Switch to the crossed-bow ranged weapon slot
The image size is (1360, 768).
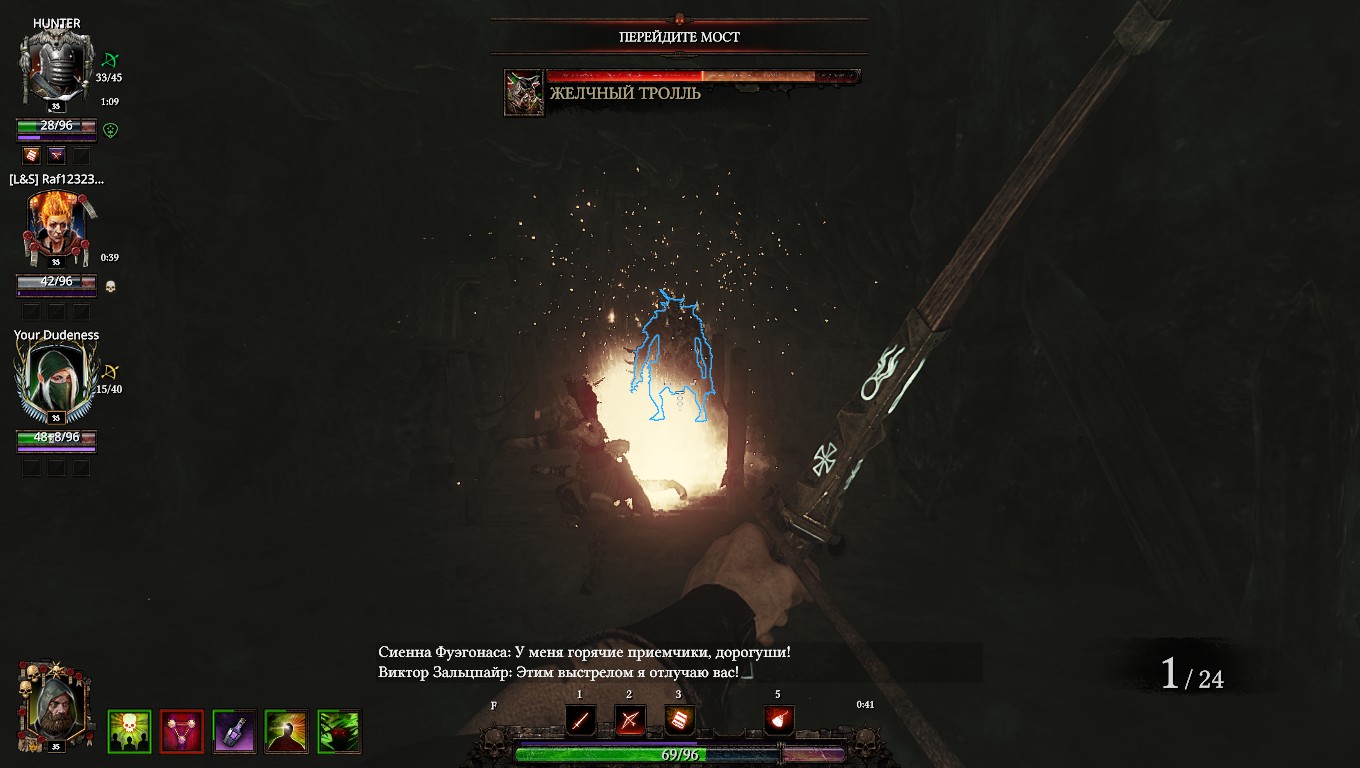[629, 720]
